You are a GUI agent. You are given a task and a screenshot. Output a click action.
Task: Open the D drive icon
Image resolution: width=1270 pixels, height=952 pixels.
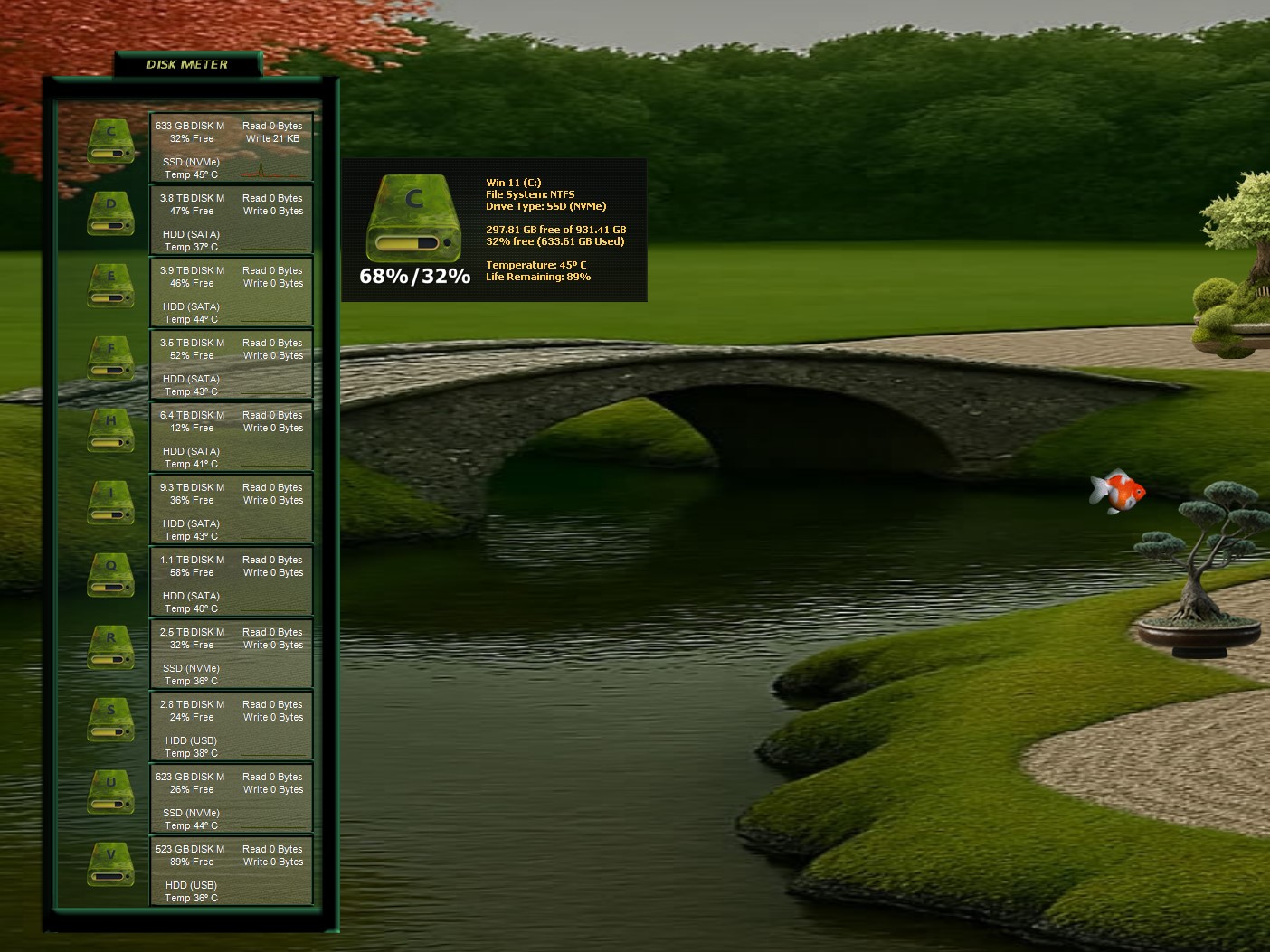[110, 215]
